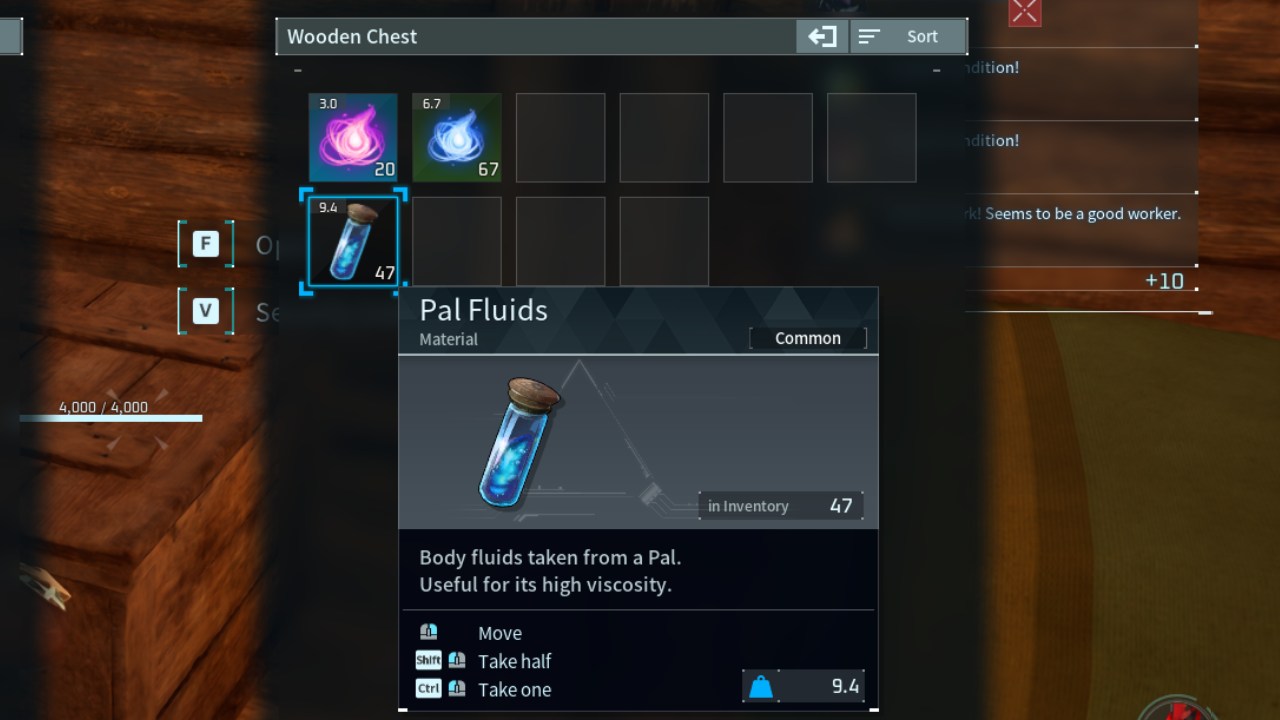Click the V key prompt below the F prompt
1280x720 pixels.
coord(205,311)
